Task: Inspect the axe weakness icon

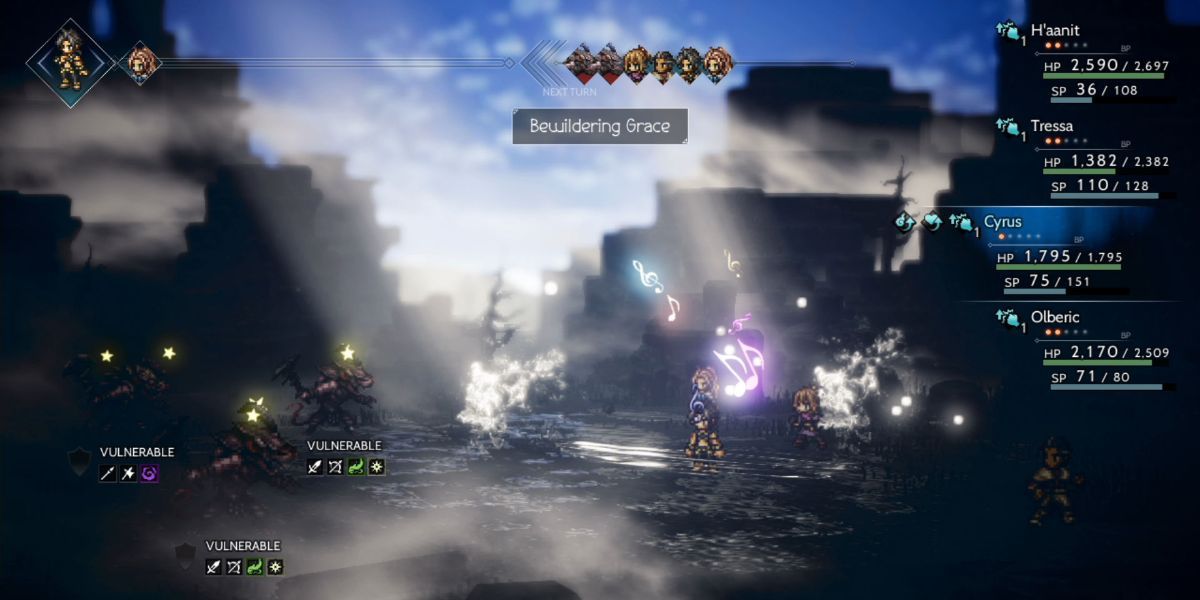Action: (x=128, y=474)
